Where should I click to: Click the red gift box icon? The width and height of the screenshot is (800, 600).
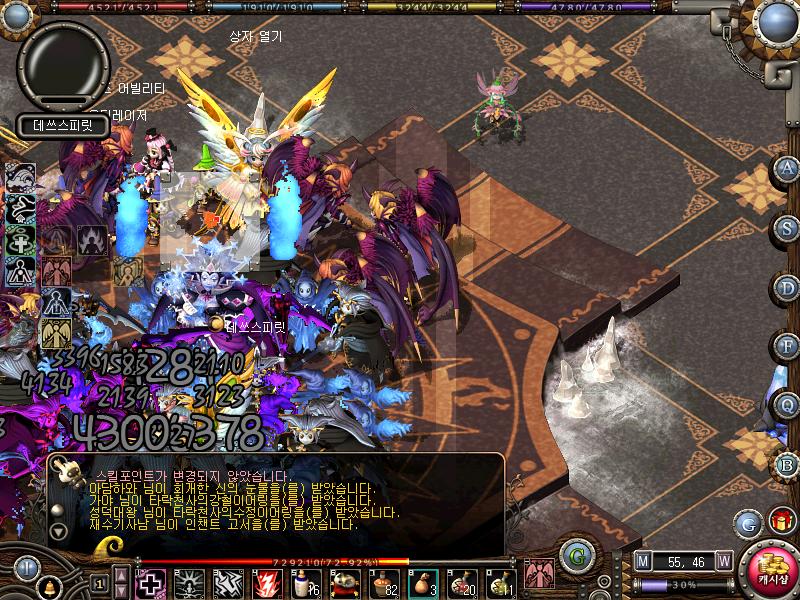[780, 521]
